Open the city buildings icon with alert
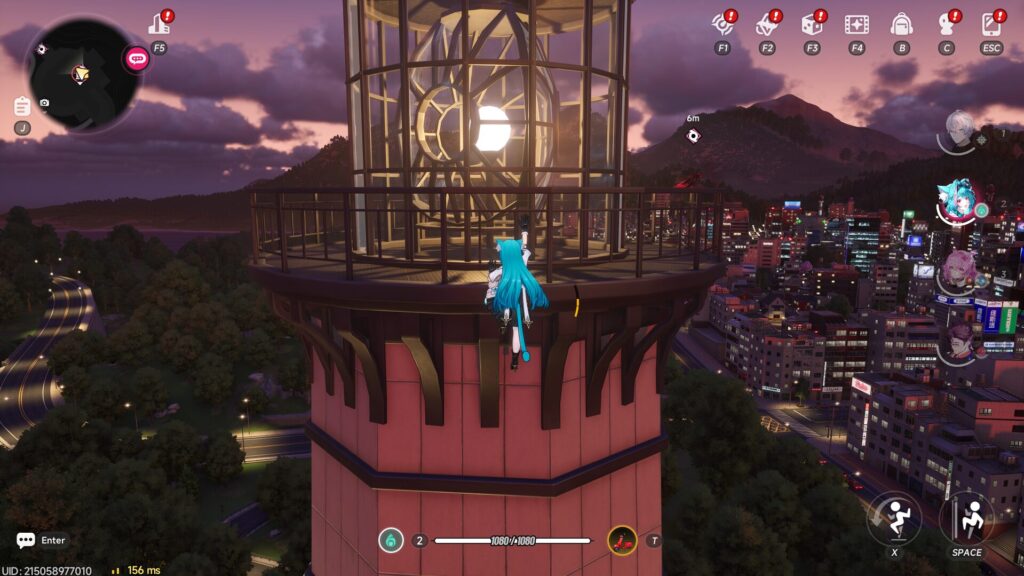The image size is (1024, 576). 160,24
